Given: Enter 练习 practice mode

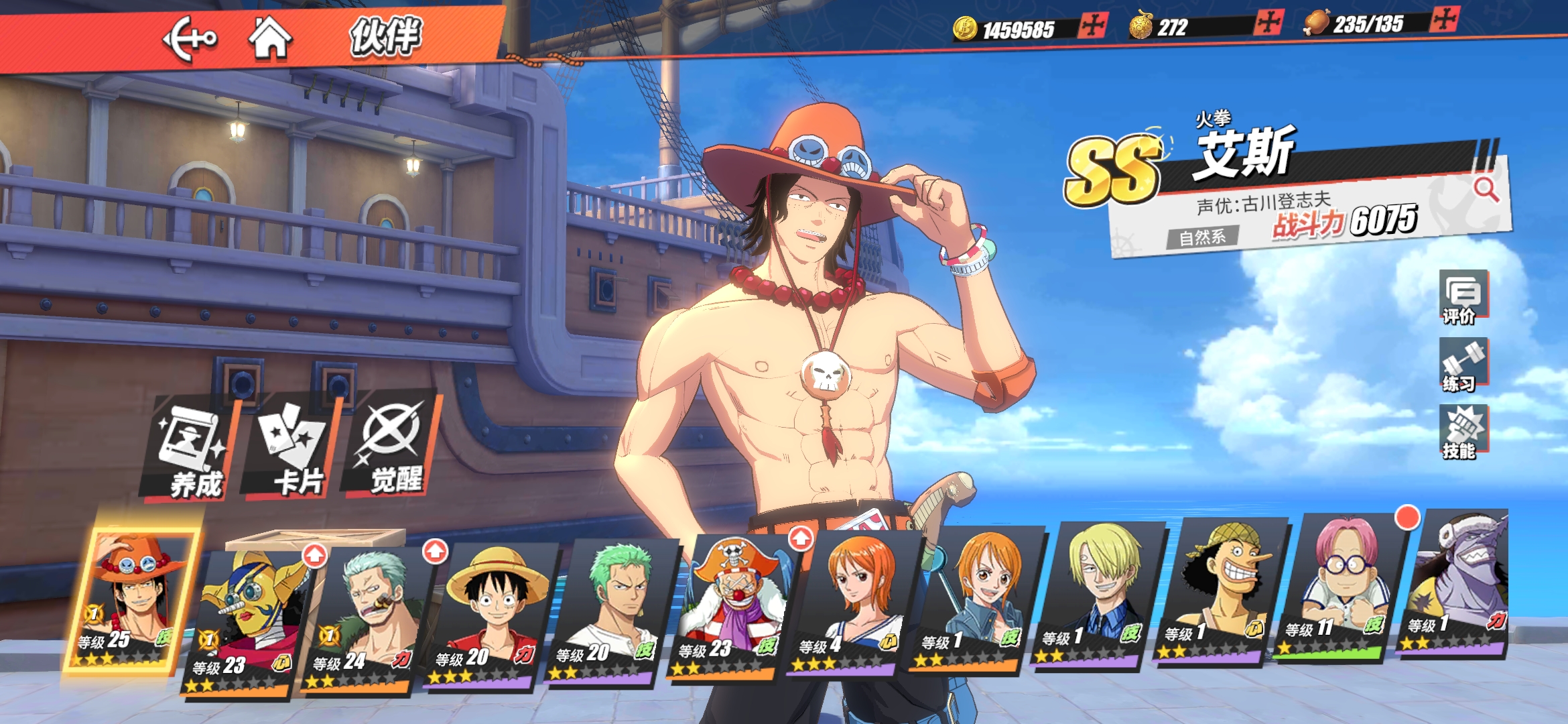Looking at the screenshot, I should click(x=1463, y=365).
